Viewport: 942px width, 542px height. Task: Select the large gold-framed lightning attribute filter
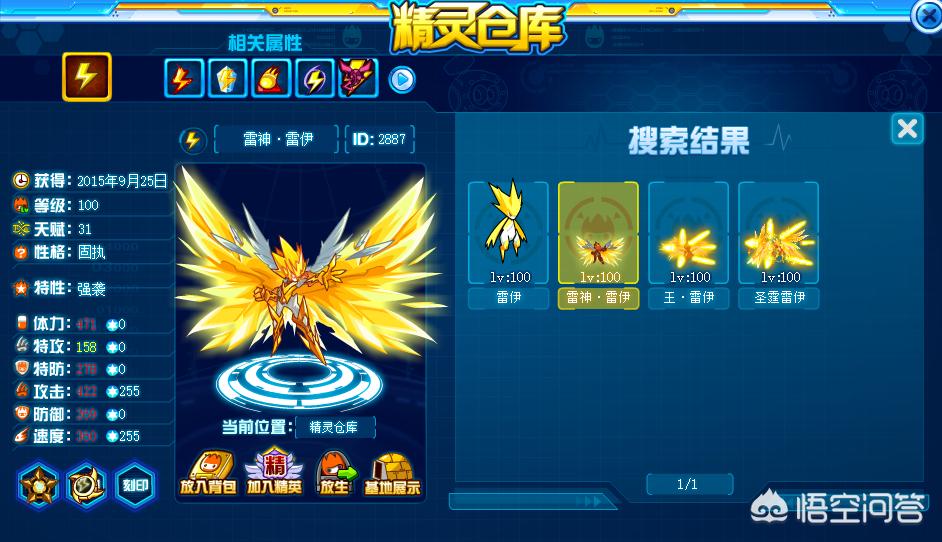pos(87,76)
